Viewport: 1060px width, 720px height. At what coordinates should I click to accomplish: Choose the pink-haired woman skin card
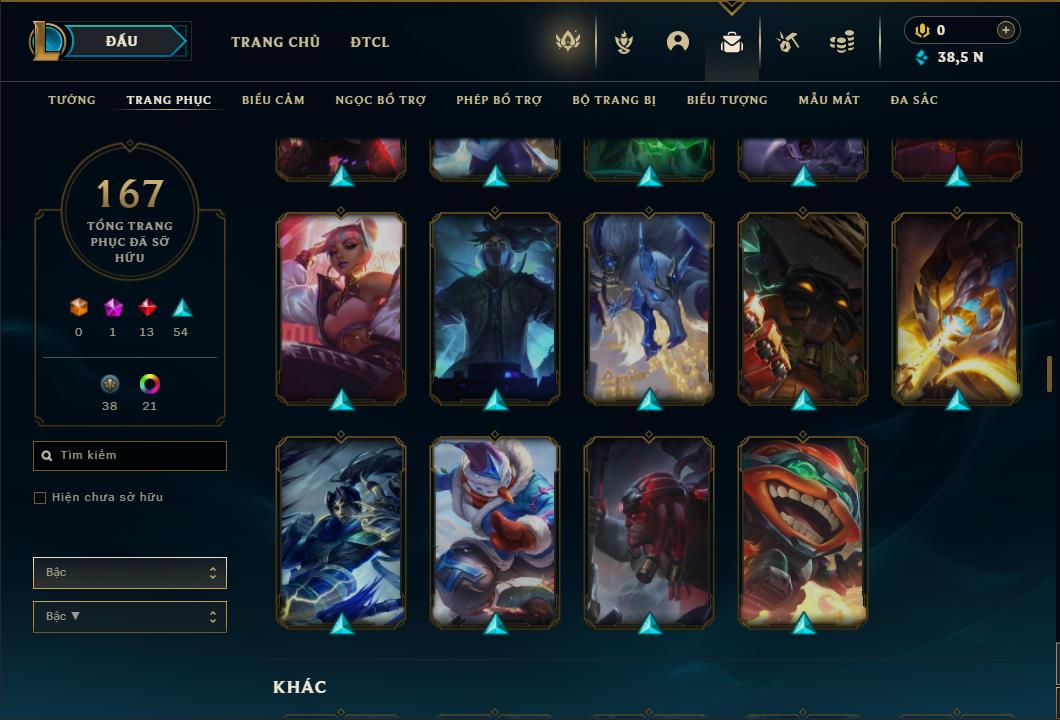341,306
